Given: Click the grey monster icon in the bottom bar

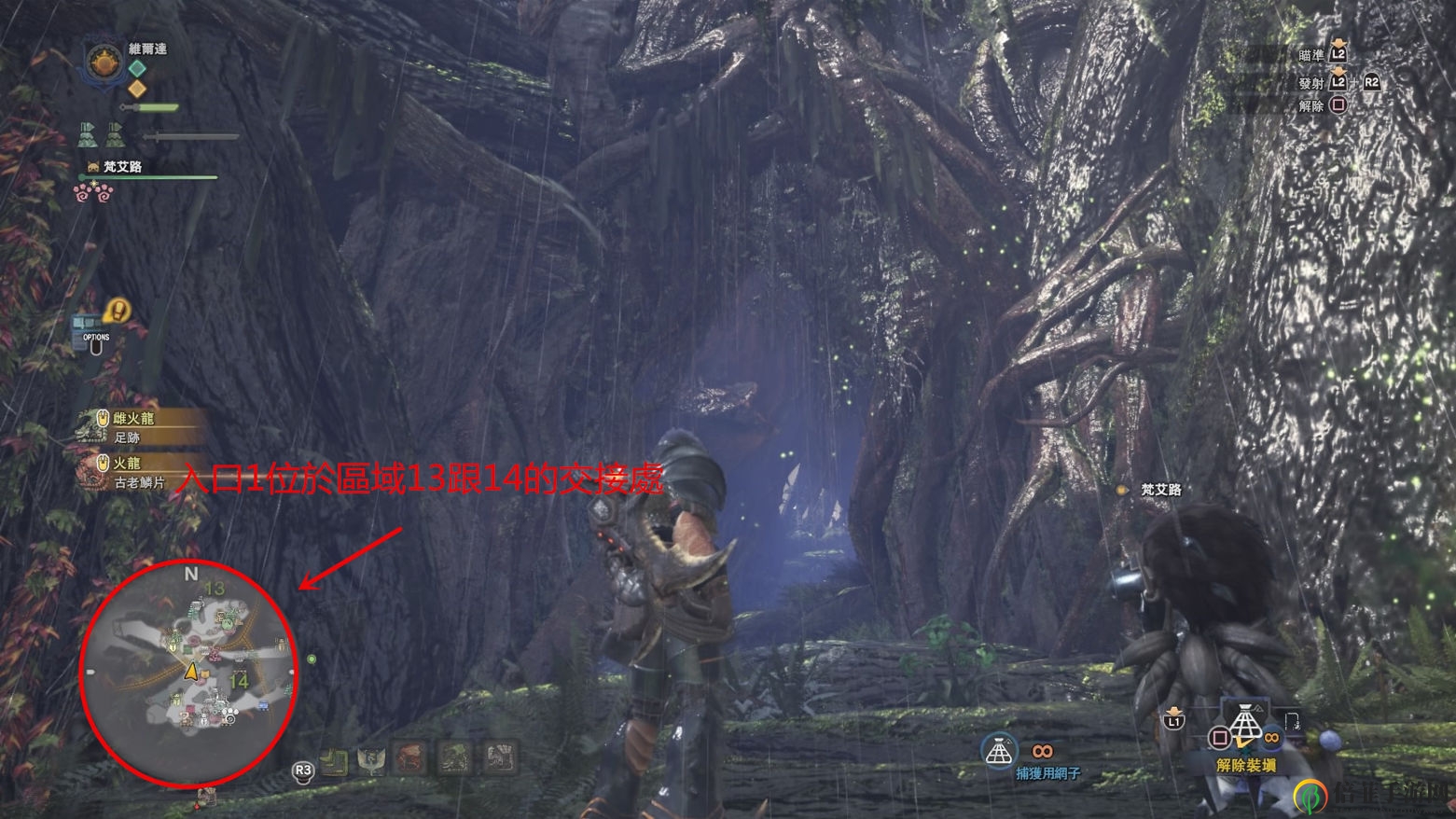Looking at the screenshot, I should [x=499, y=757].
